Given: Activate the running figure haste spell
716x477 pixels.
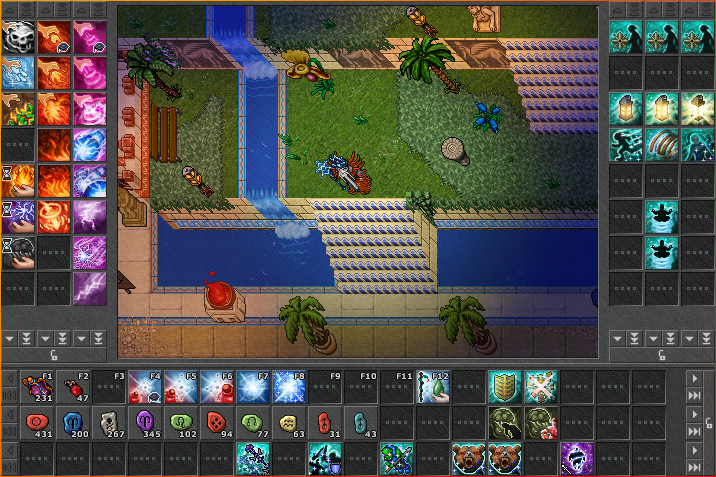Looking at the screenshot, I should (x=627, y=144).
